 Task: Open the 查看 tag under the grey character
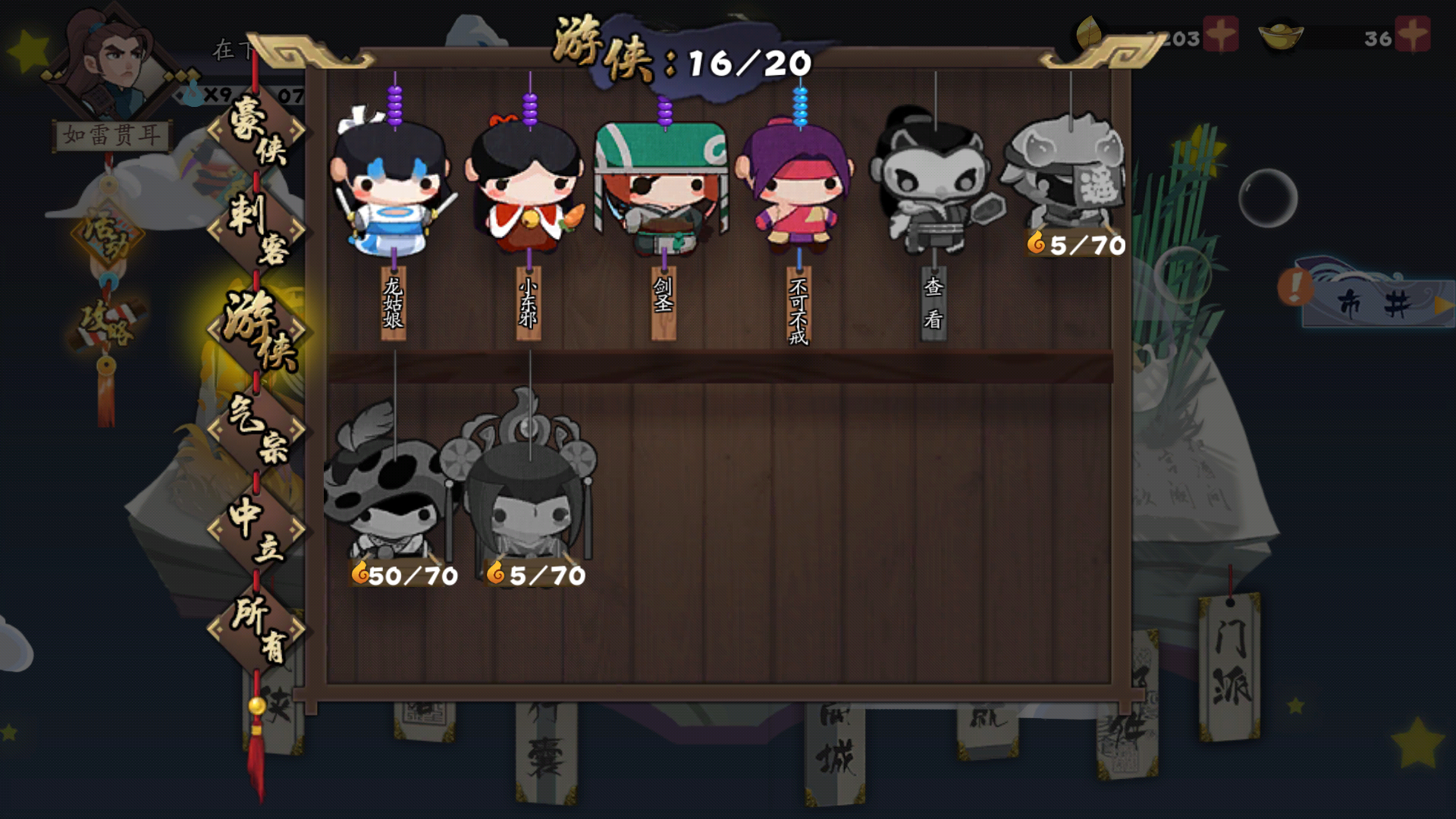pos(935,303)
